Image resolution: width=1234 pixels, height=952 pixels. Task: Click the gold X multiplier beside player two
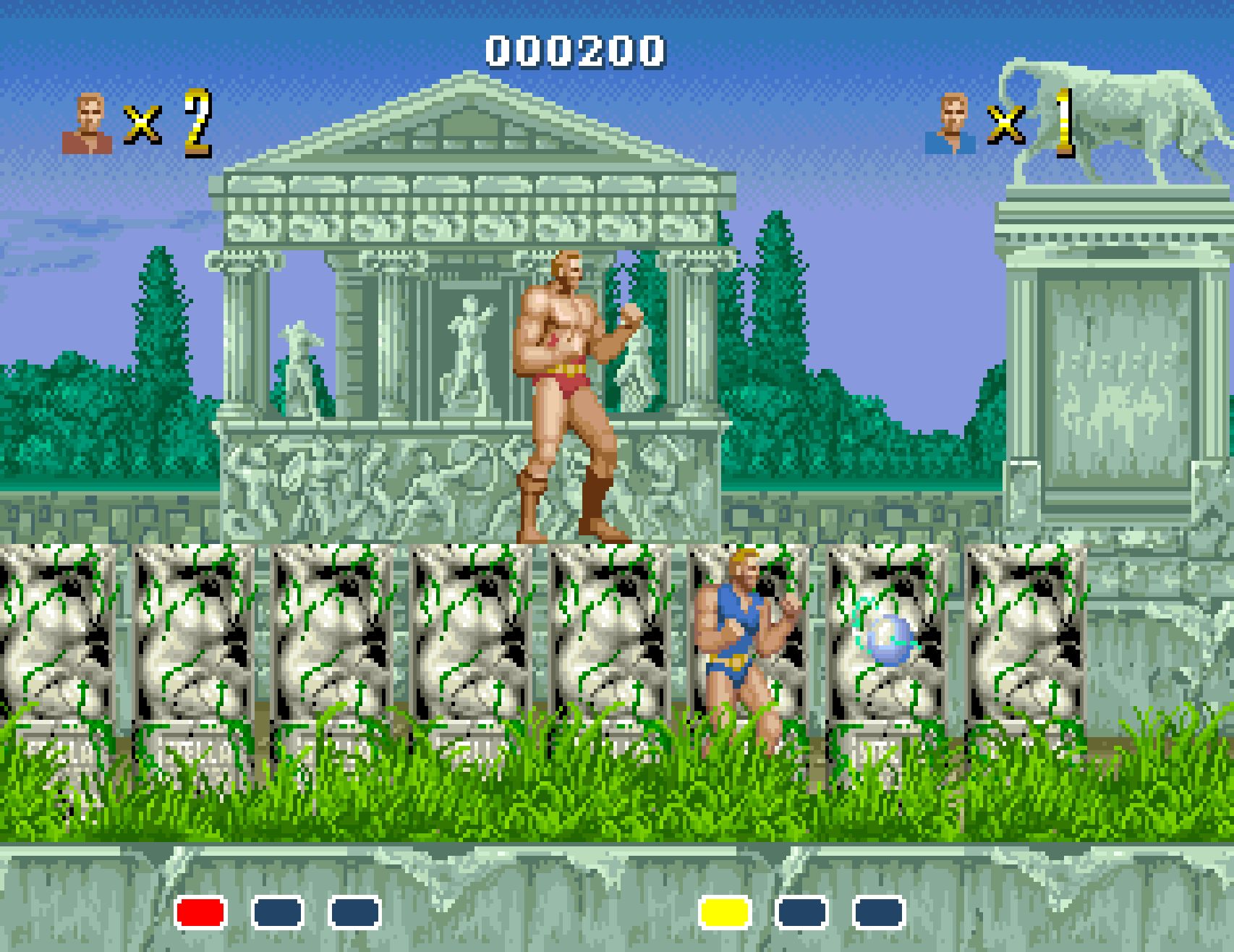pyautogui.click(x=1007, y=124)
